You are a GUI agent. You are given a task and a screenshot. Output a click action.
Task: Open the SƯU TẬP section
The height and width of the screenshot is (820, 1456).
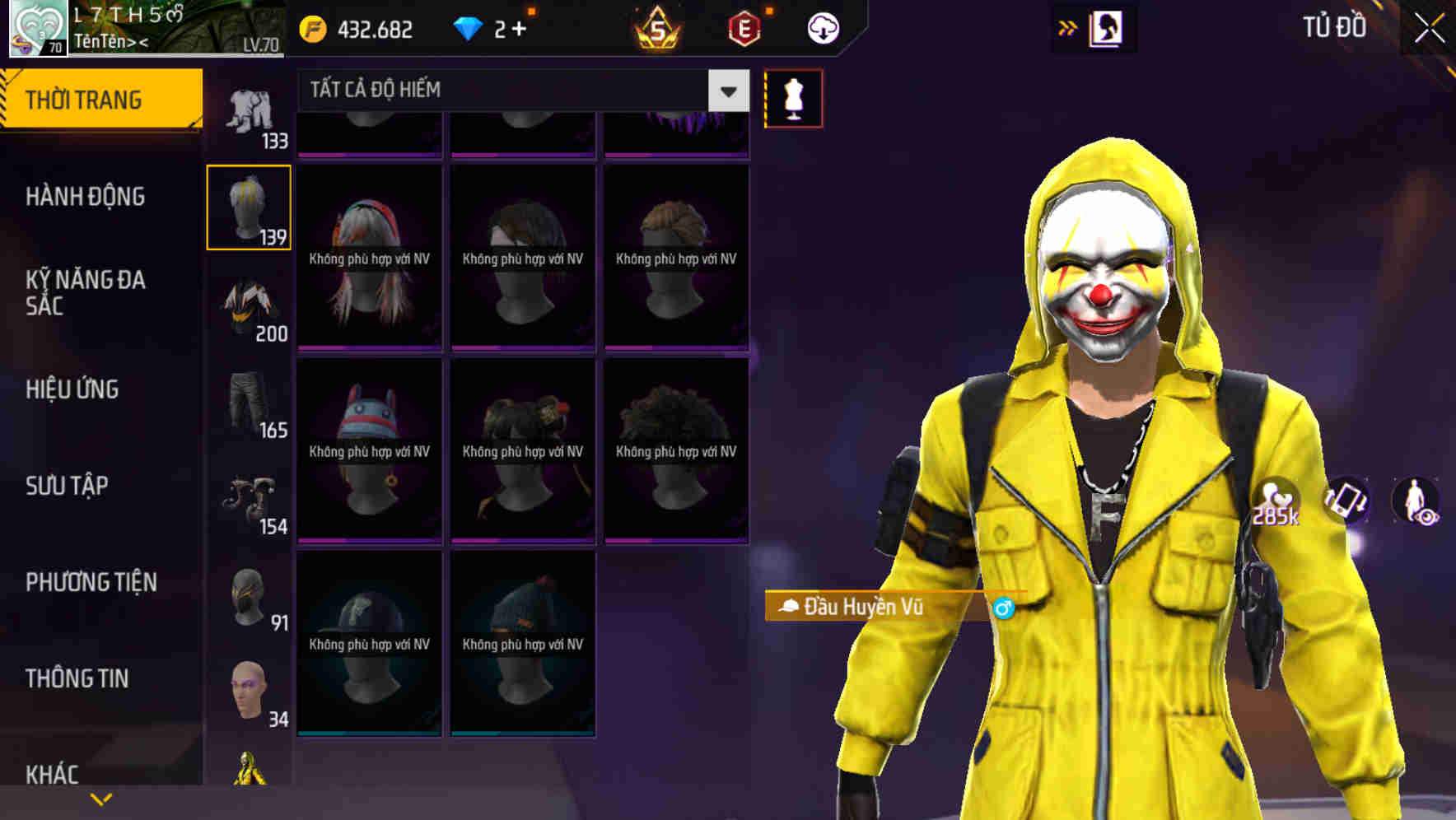click(68, 486)
